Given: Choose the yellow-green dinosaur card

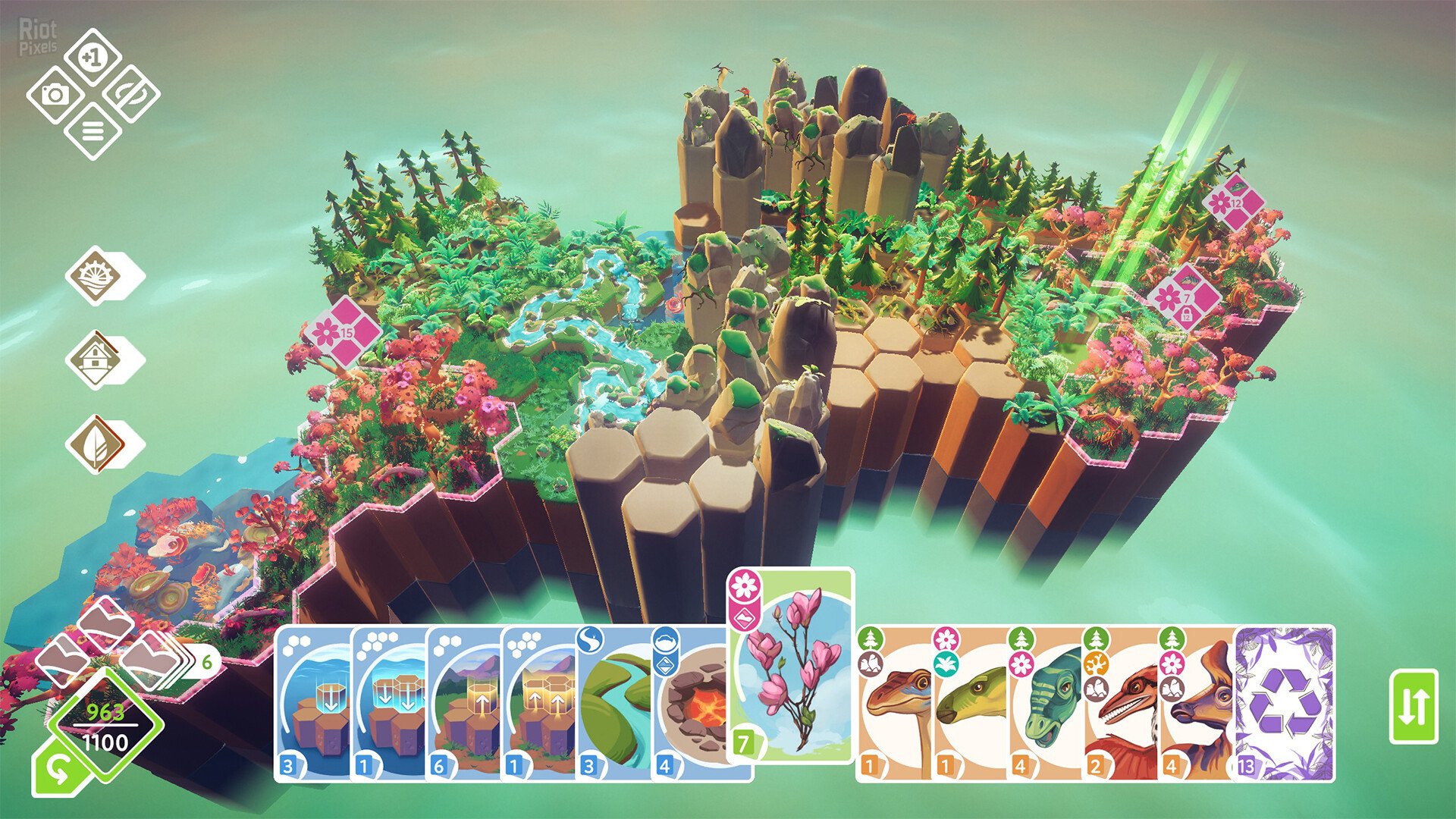Looking at the screenshot, I should pyautogui.click(x=971, y=705).
